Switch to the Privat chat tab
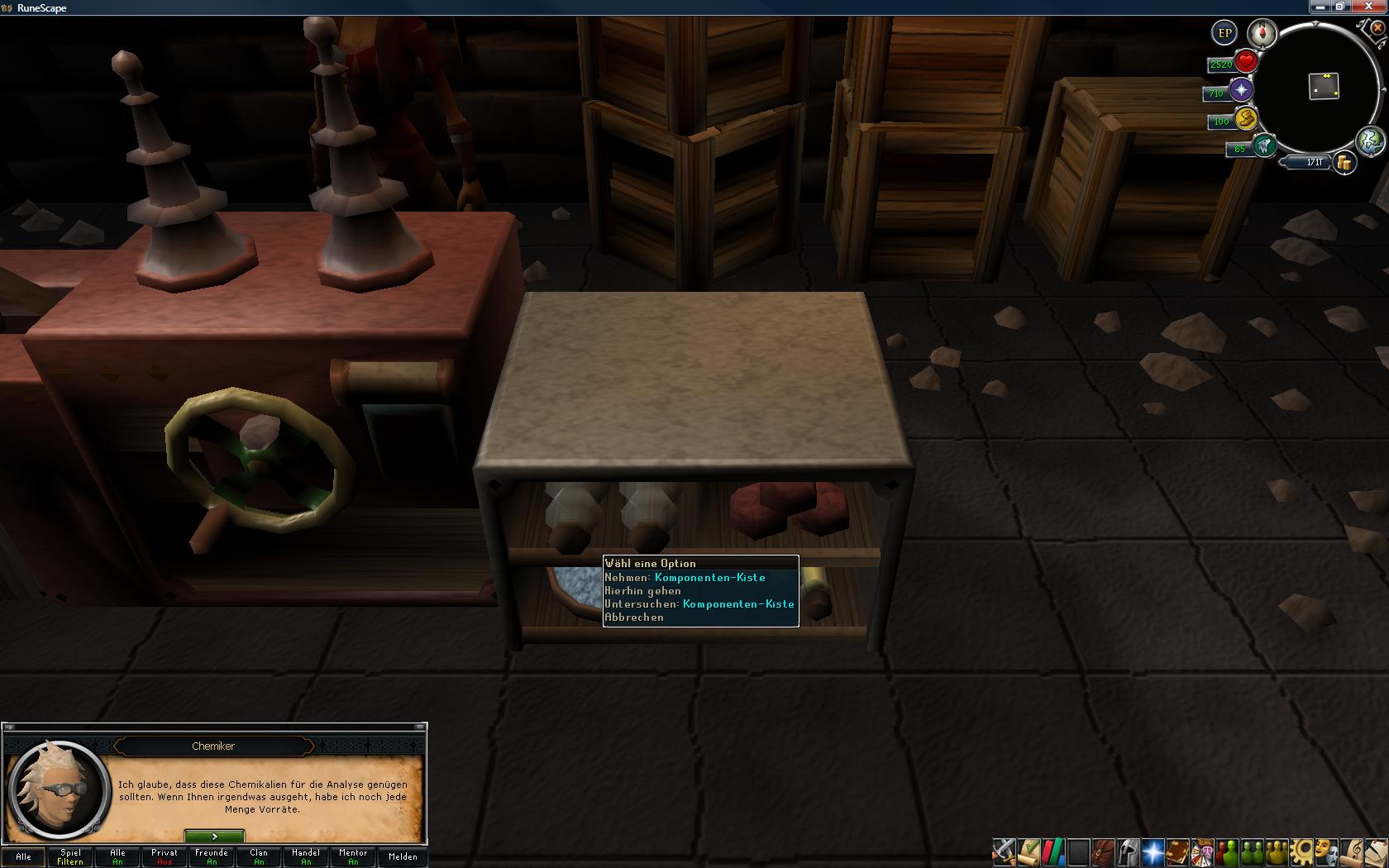Image resolution: width=1389 pixels, height=868 pixels. 165,856
